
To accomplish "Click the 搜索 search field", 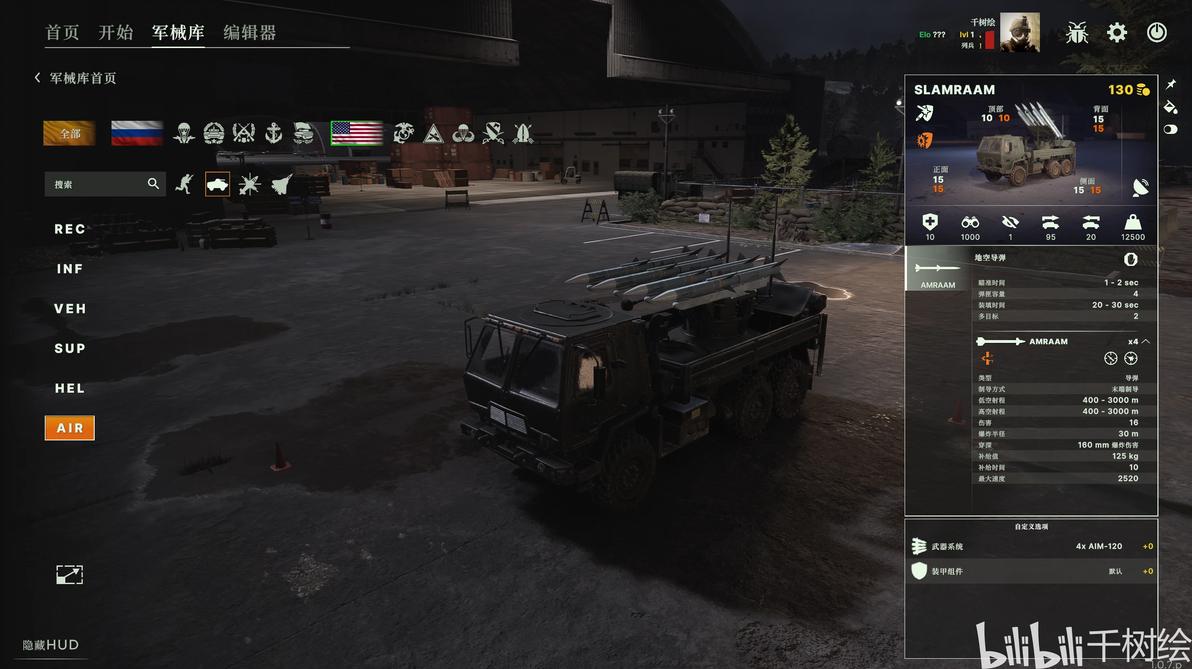I will click(x=95, y=184).
